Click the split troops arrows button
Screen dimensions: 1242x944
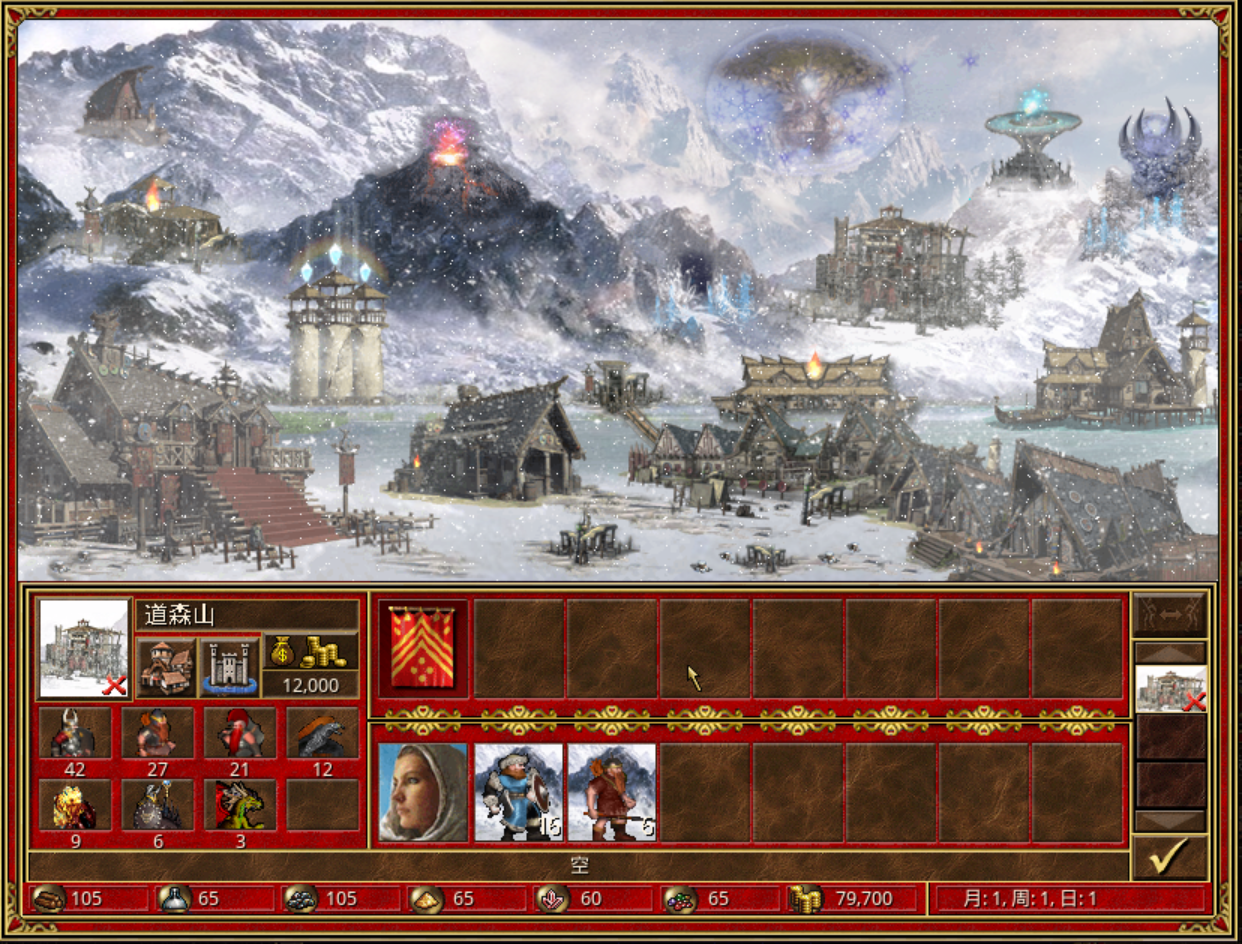coord(1169,615)
